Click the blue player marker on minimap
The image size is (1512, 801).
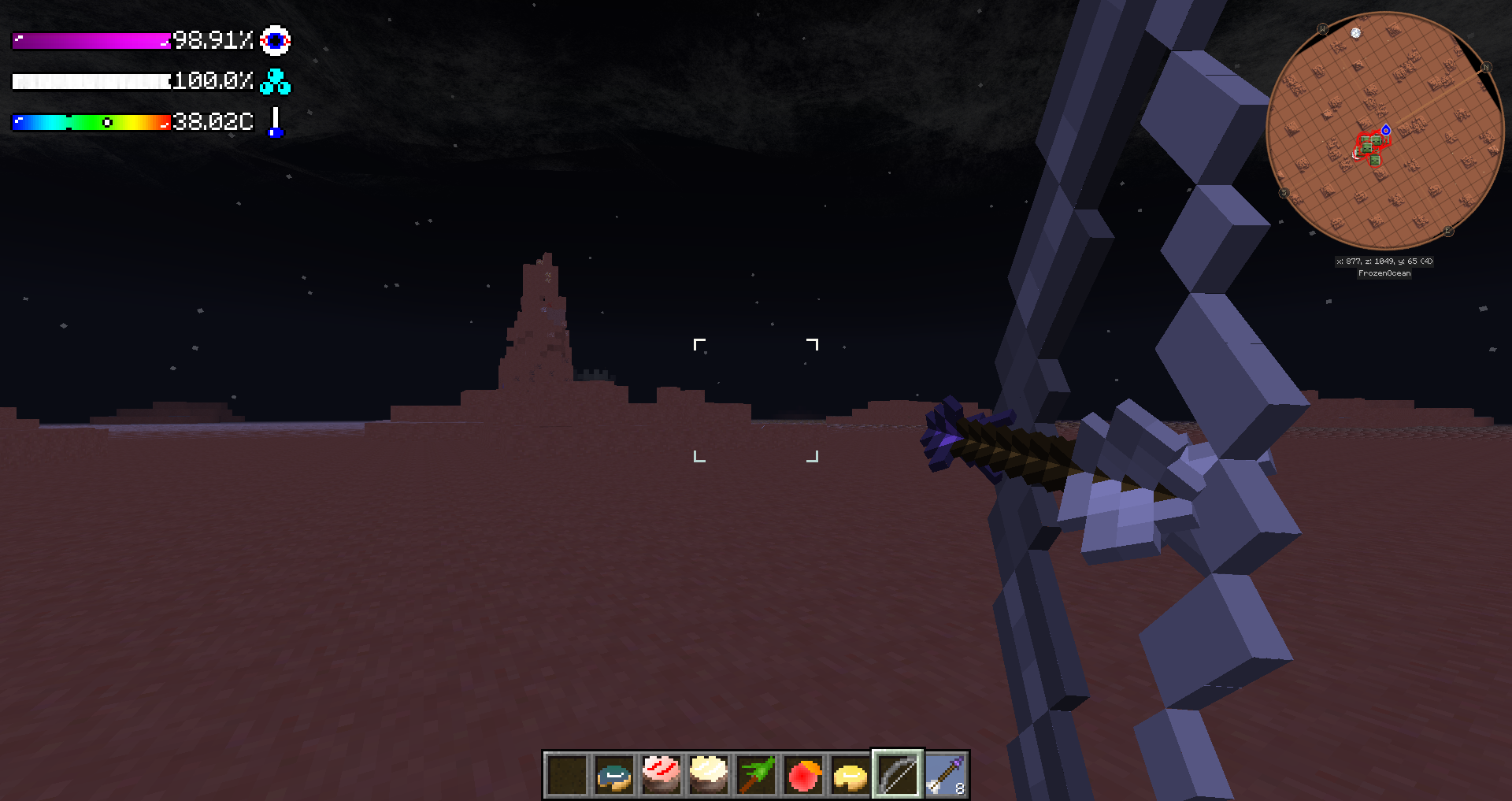click(1386, 130)
